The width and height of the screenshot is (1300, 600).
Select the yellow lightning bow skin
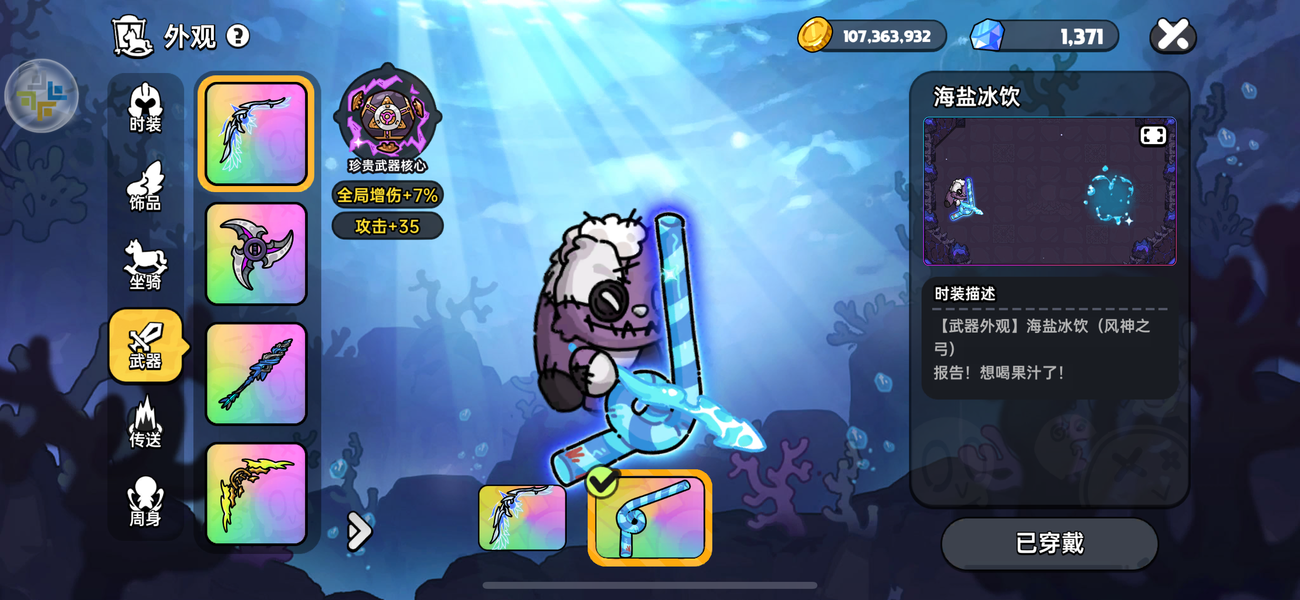[x=256, y=494]
